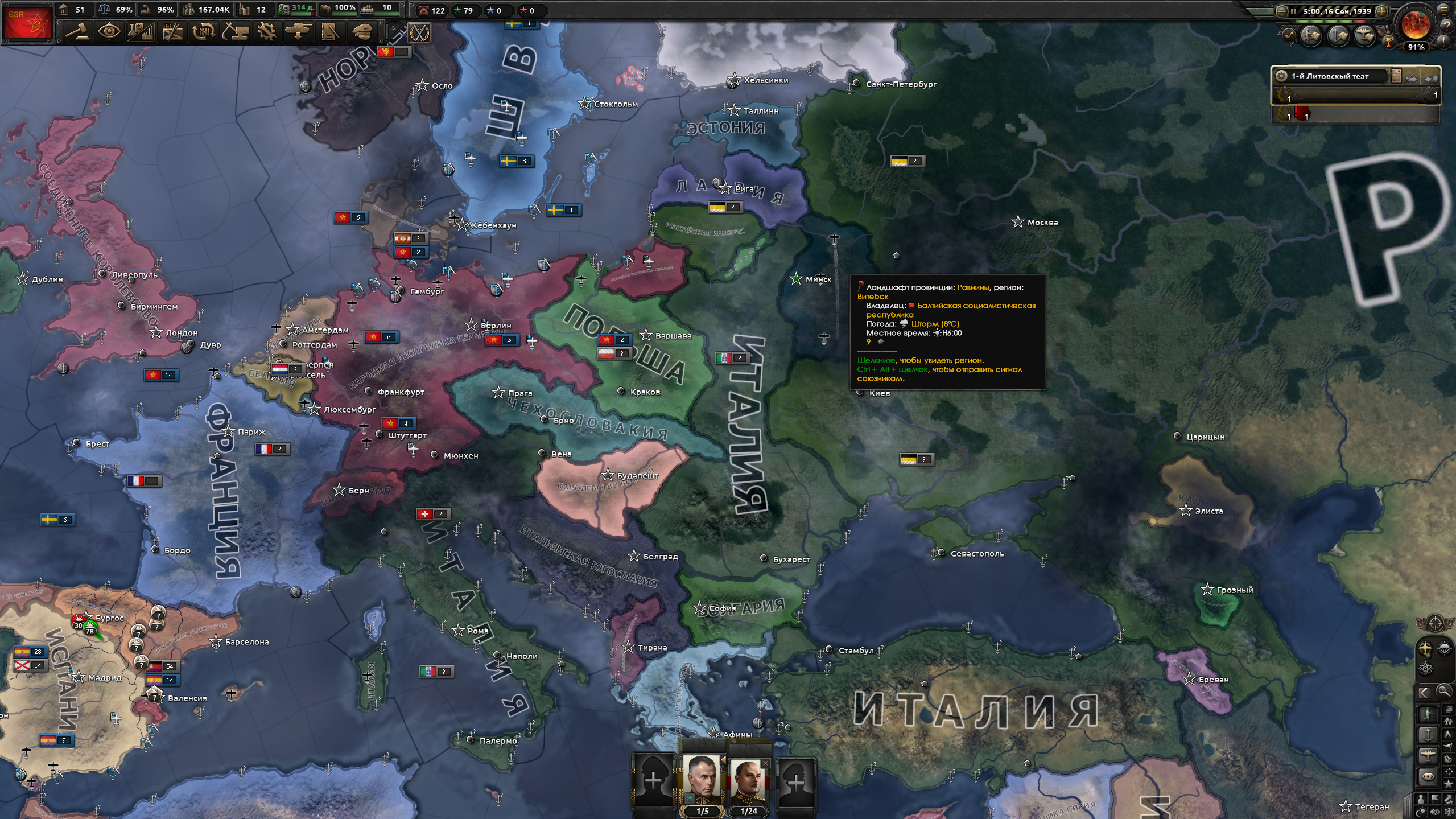This screenshot has width=1456, height=819.
Task: Open the construction crane menu
Action: (x=235, y=32)
